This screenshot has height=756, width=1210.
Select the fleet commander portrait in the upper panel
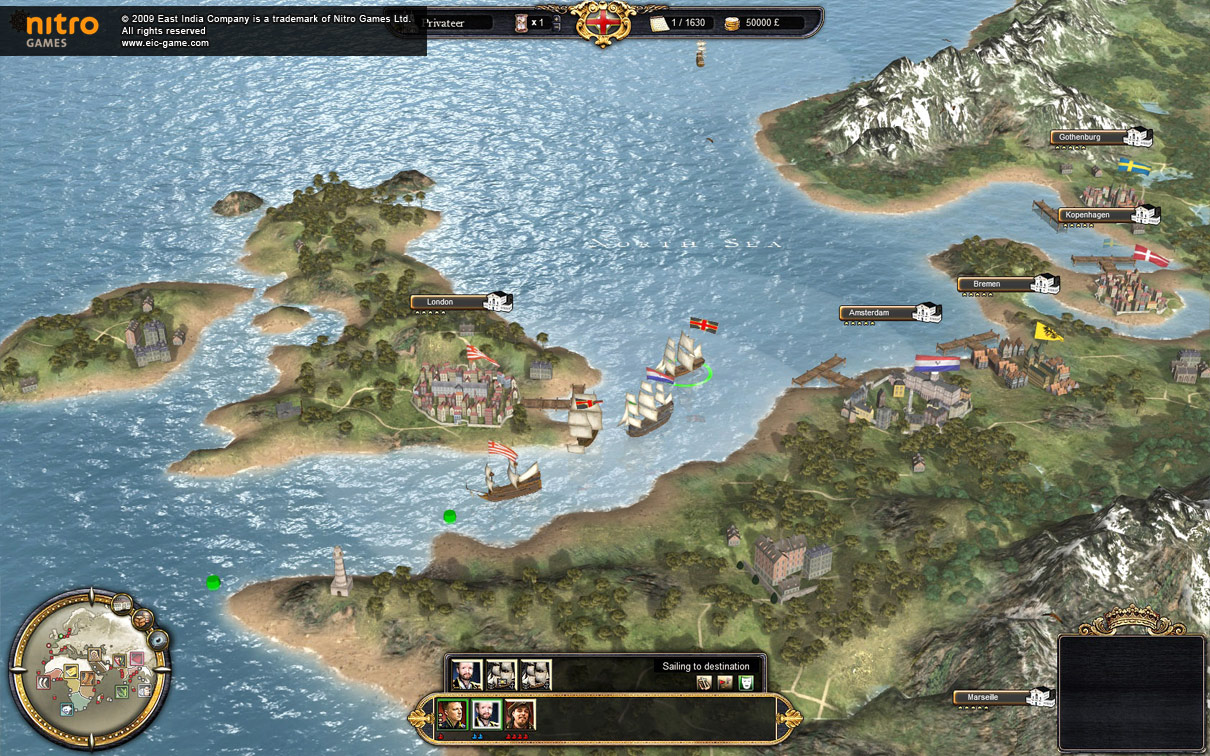tap(466, 675)
